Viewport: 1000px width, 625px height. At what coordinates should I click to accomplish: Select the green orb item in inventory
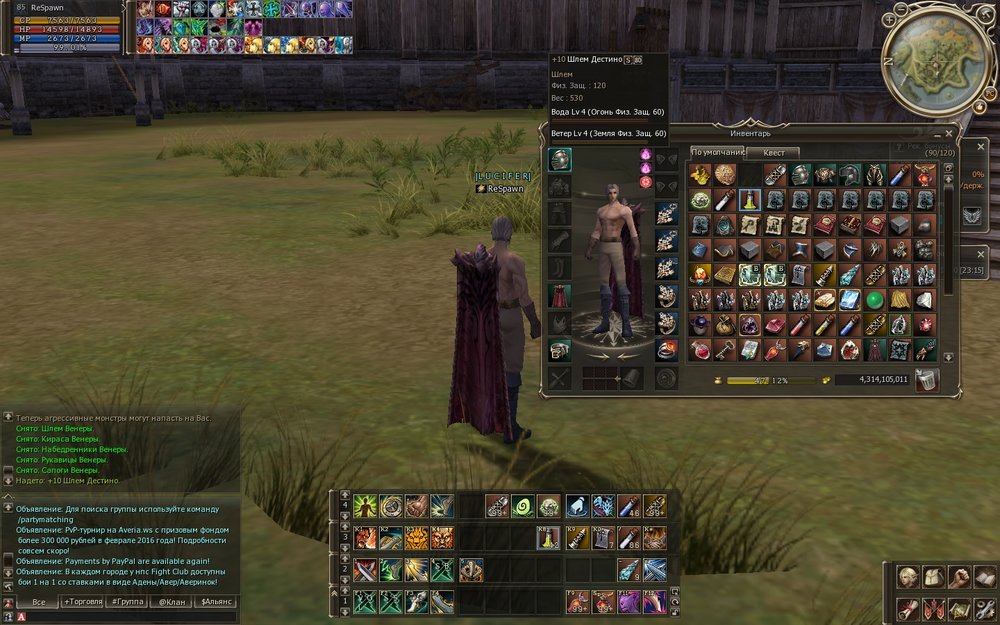point(874,300)
